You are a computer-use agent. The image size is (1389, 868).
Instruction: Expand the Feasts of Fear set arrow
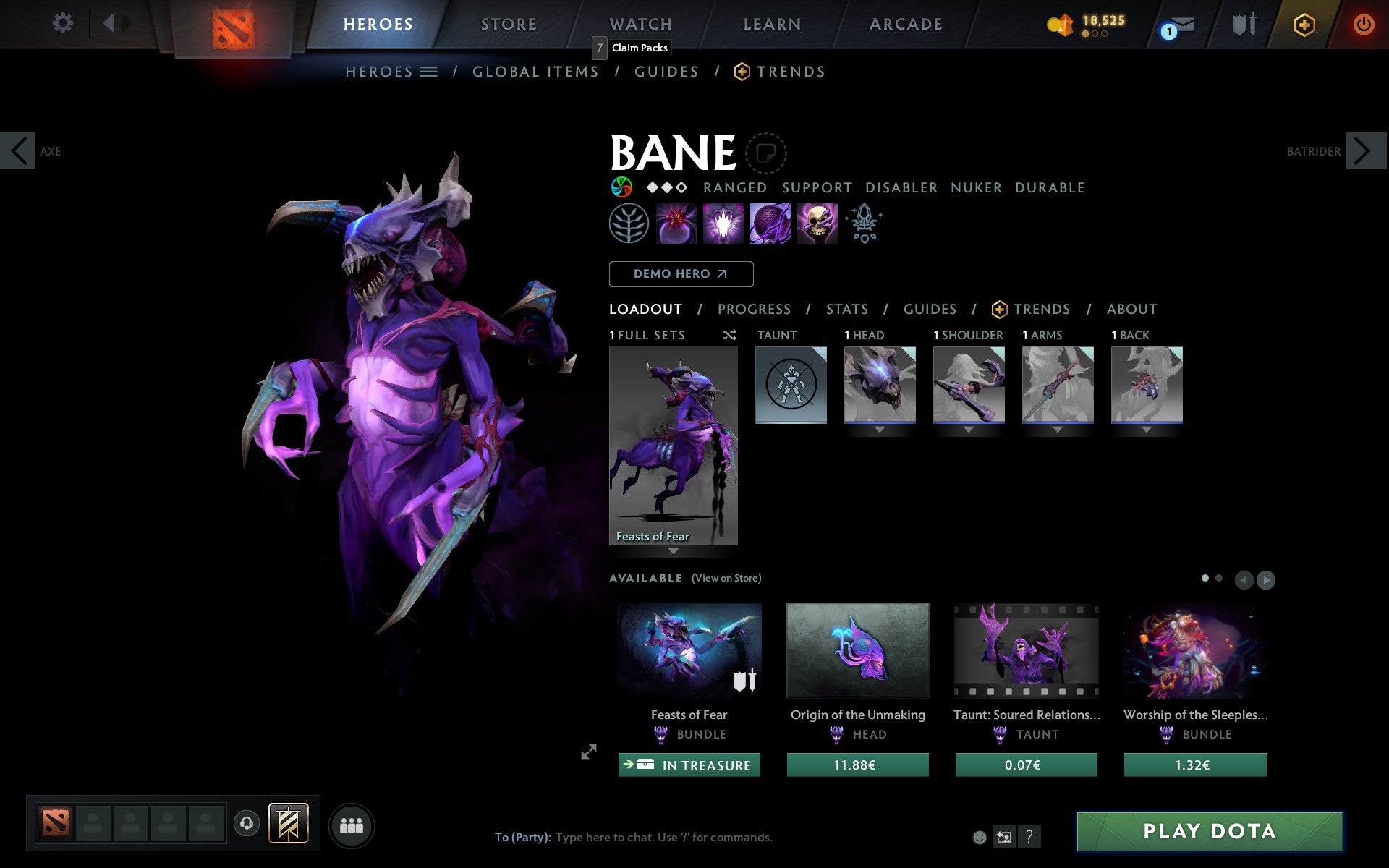(674, 551)
